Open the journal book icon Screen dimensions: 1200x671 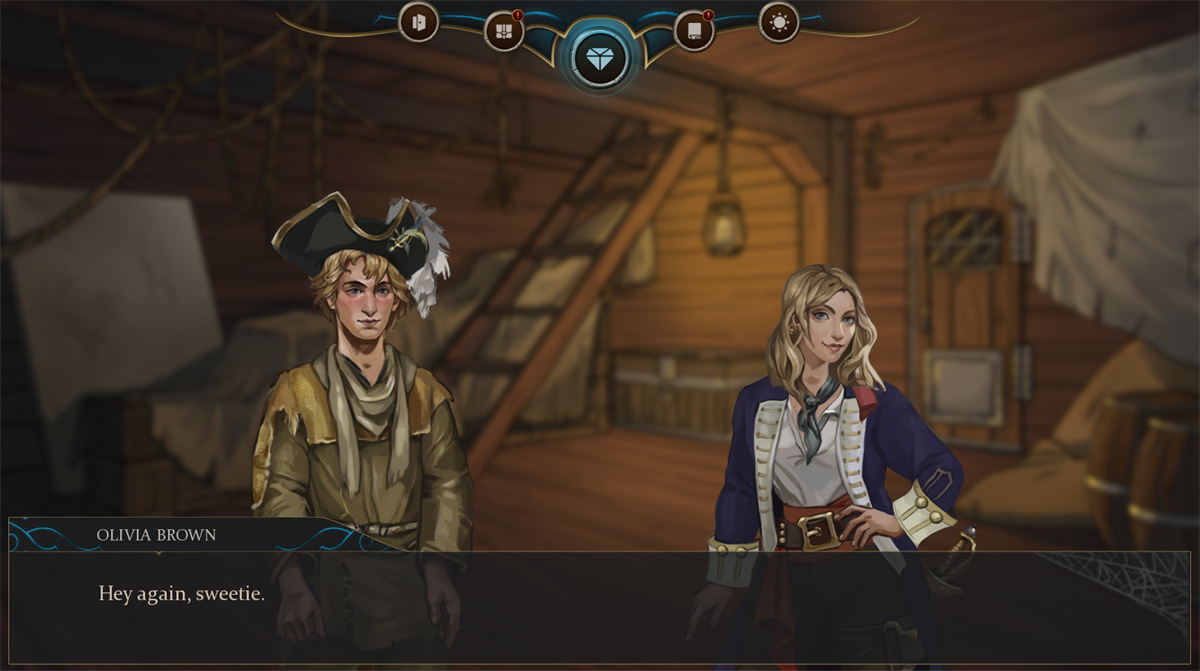tap(694, 31)
